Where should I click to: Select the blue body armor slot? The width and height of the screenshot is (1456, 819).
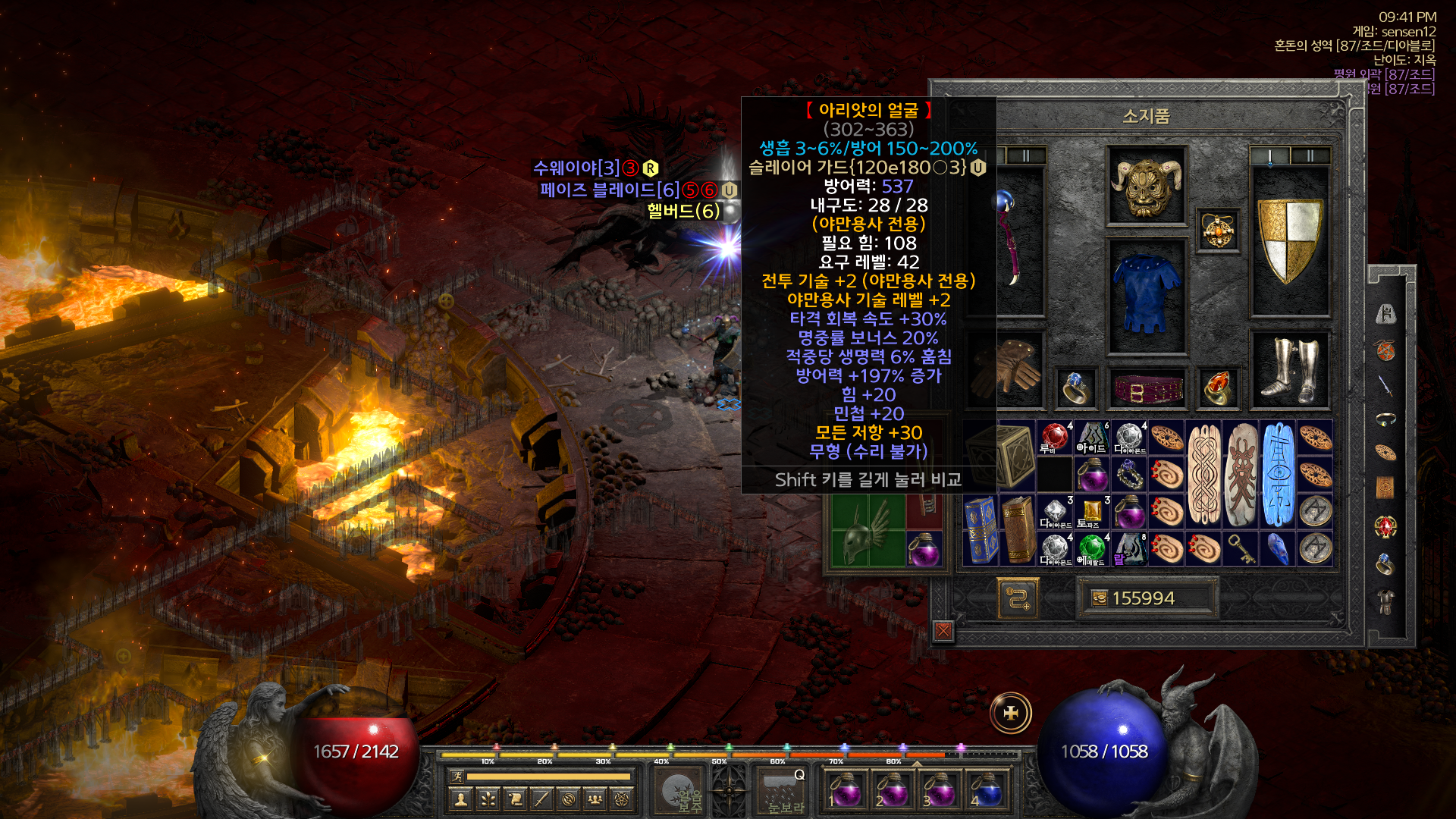1146,296
